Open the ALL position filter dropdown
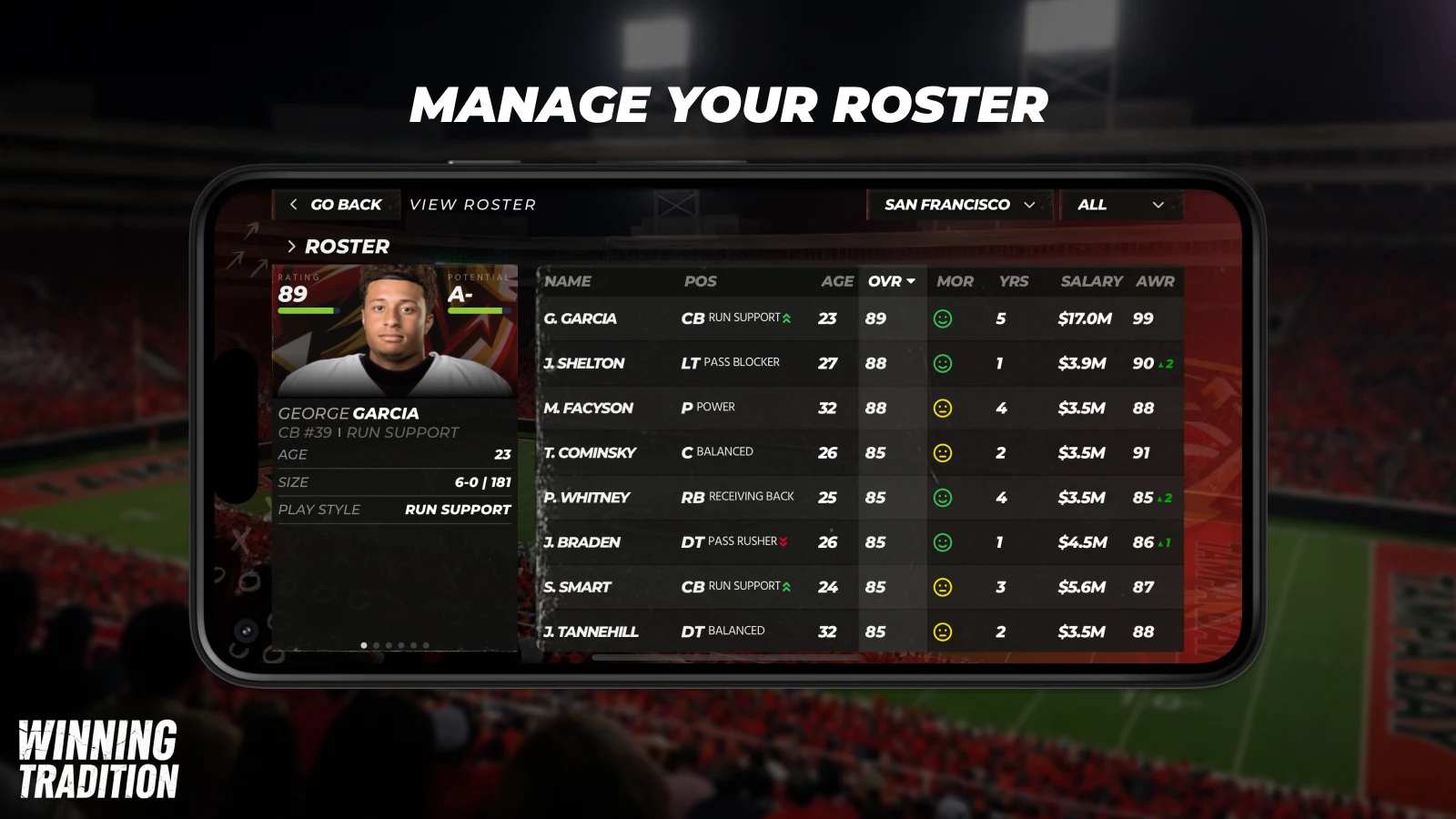1456x819 pixels. pyautogui.click(x=1120, y=205)
